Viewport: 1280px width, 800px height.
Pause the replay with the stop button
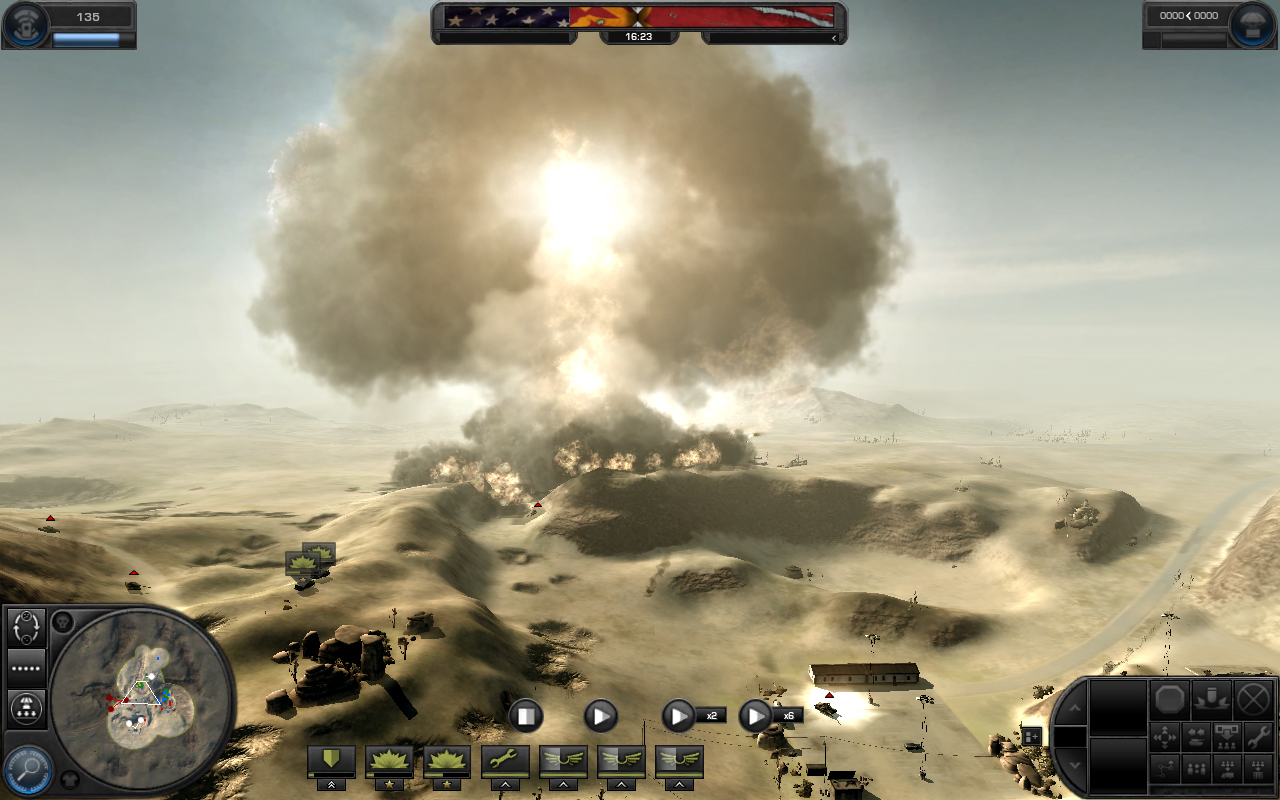(525, 715)
